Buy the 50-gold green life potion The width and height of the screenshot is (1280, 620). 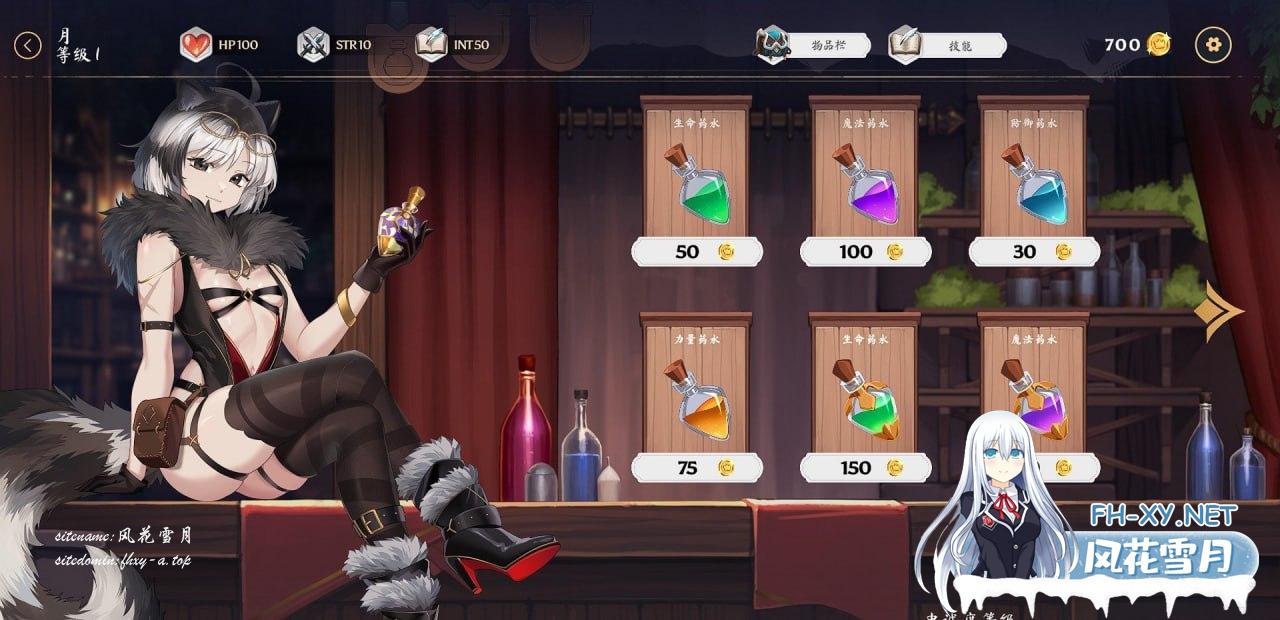[696, 252]
